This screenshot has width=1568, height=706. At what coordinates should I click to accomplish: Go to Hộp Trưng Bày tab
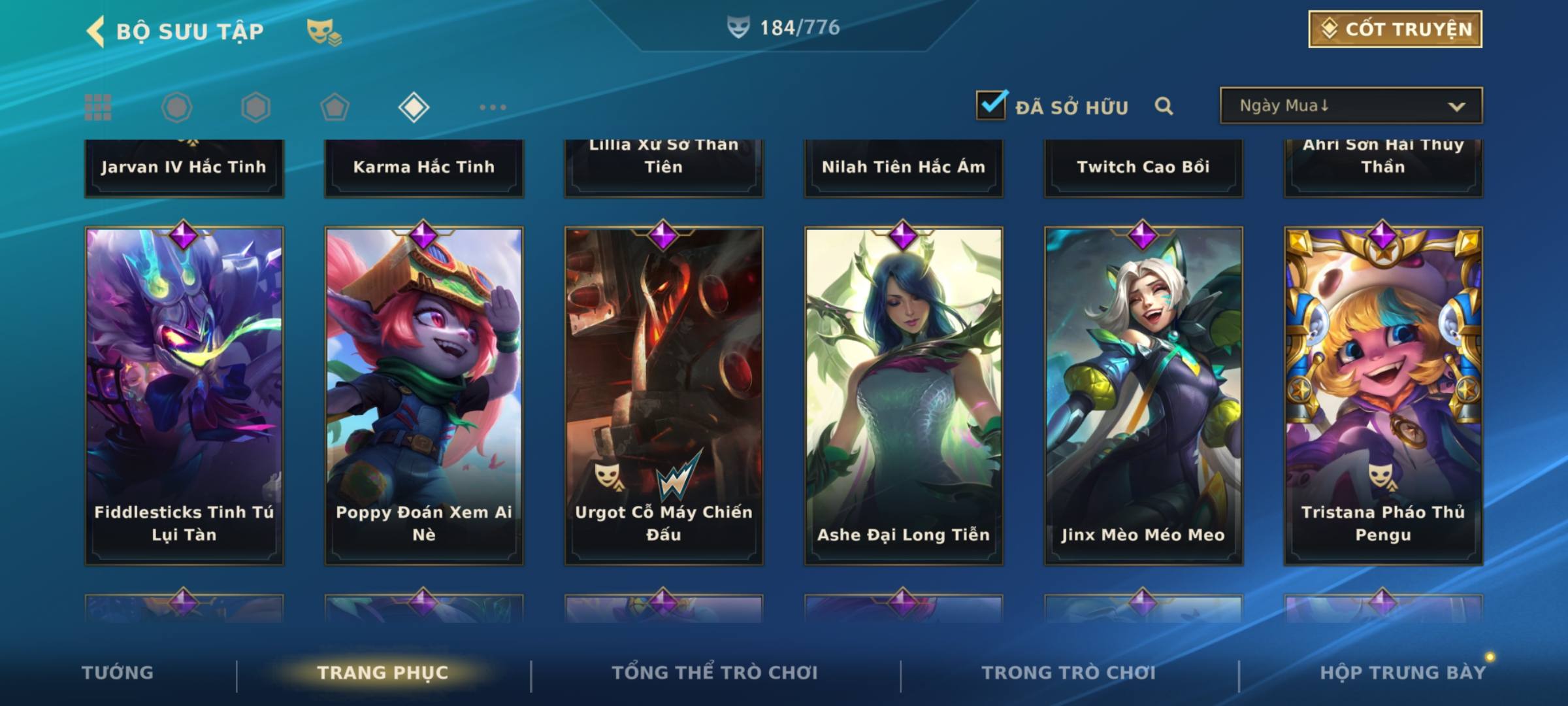(1403, 673)
